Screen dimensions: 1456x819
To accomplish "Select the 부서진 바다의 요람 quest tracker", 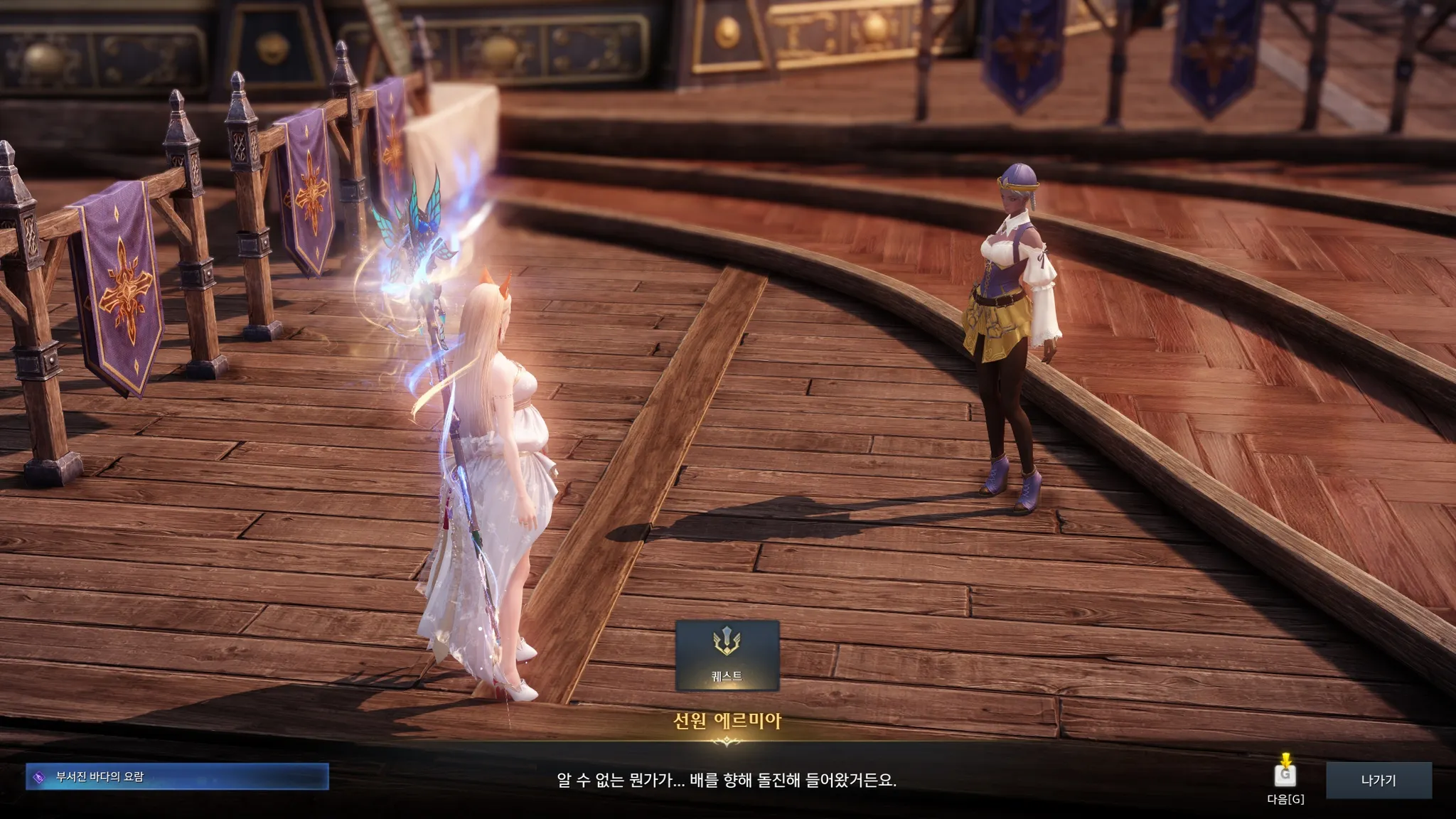I will [x=177, y=776].
